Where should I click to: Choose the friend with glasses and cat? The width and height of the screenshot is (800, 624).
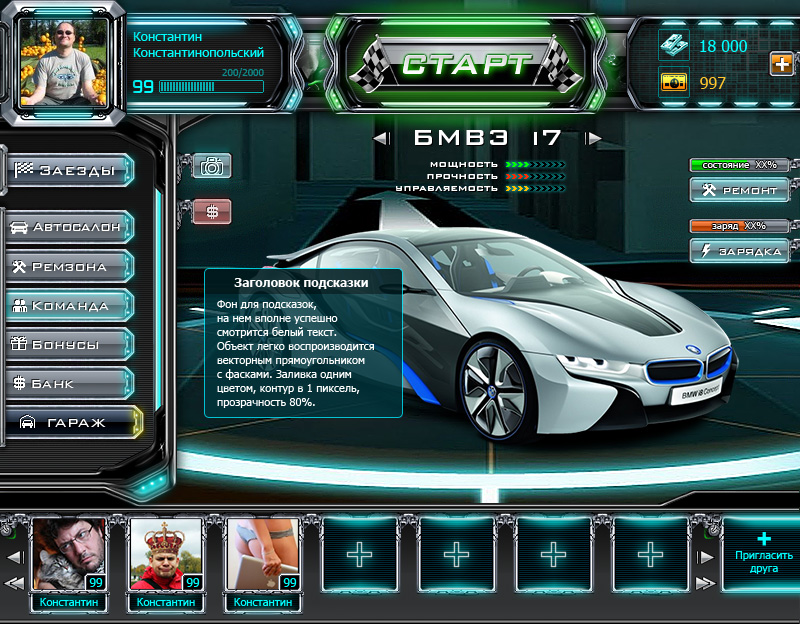click(x=68, y=555)
